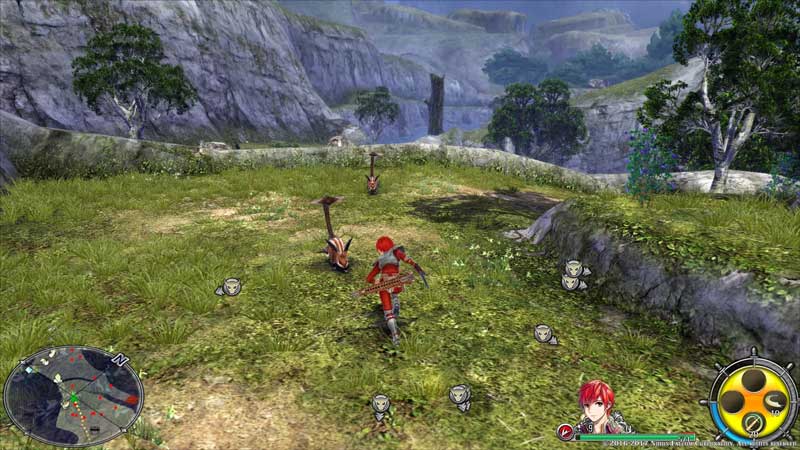Click the red slash attack-type icon
This screenshot has height=450, width=800.
click(x=565, y=431)
